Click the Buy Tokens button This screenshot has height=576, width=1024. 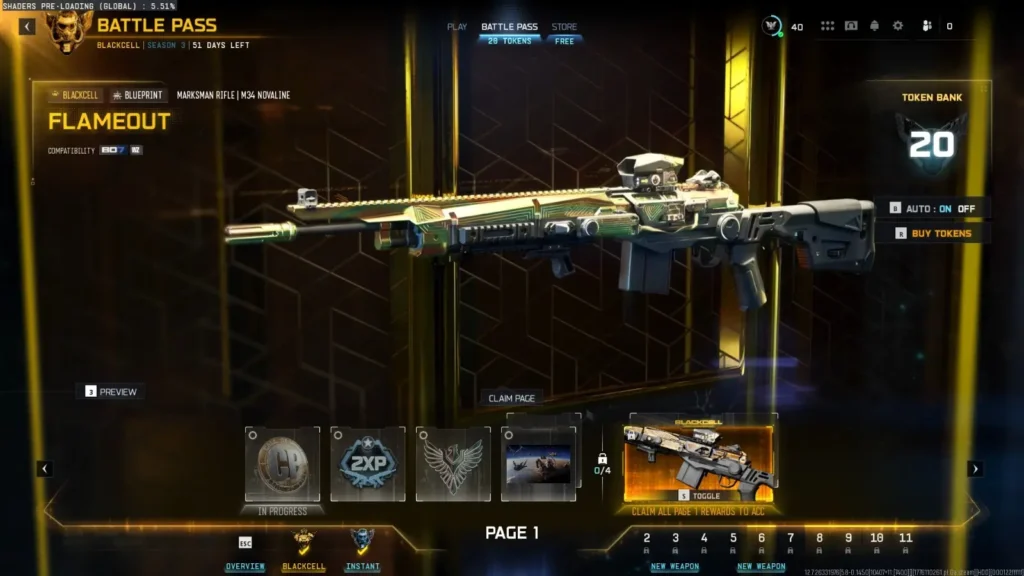(934, 233)
